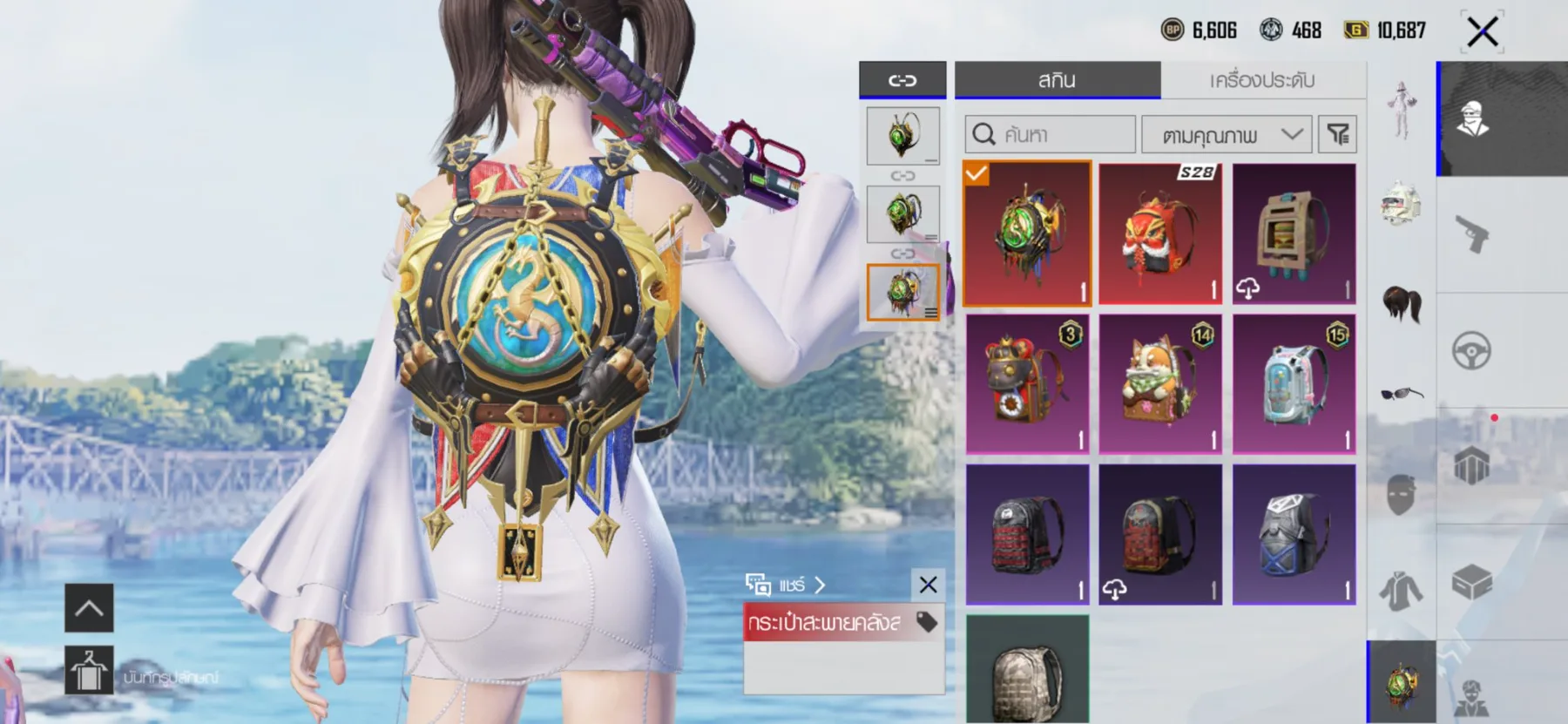Screen dimensions: 1568x724
Task: Choose the camouflage backpack skin
Action: click(1027, 669)
